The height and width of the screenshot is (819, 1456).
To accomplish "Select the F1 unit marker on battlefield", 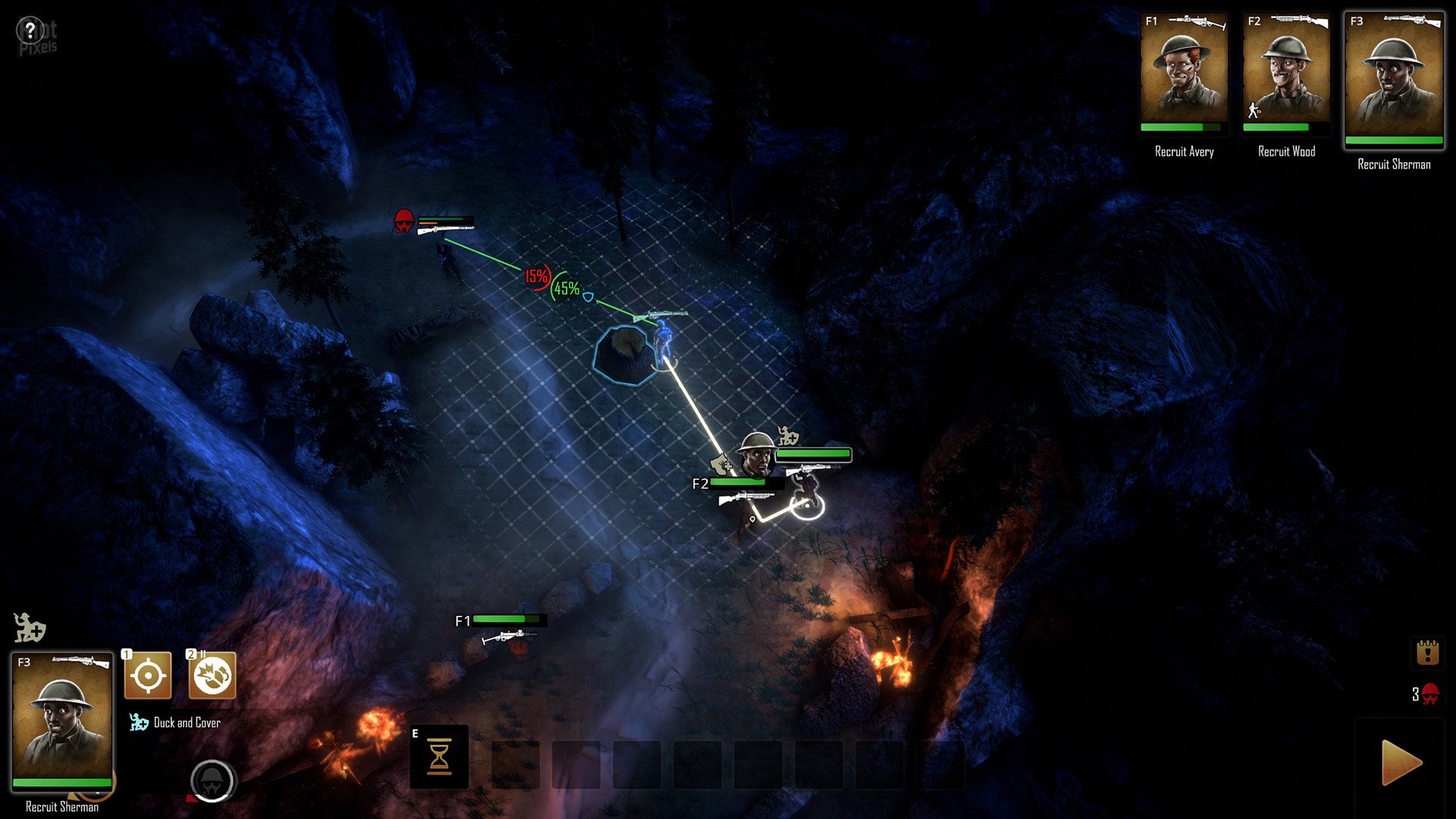I will [463, 621].
